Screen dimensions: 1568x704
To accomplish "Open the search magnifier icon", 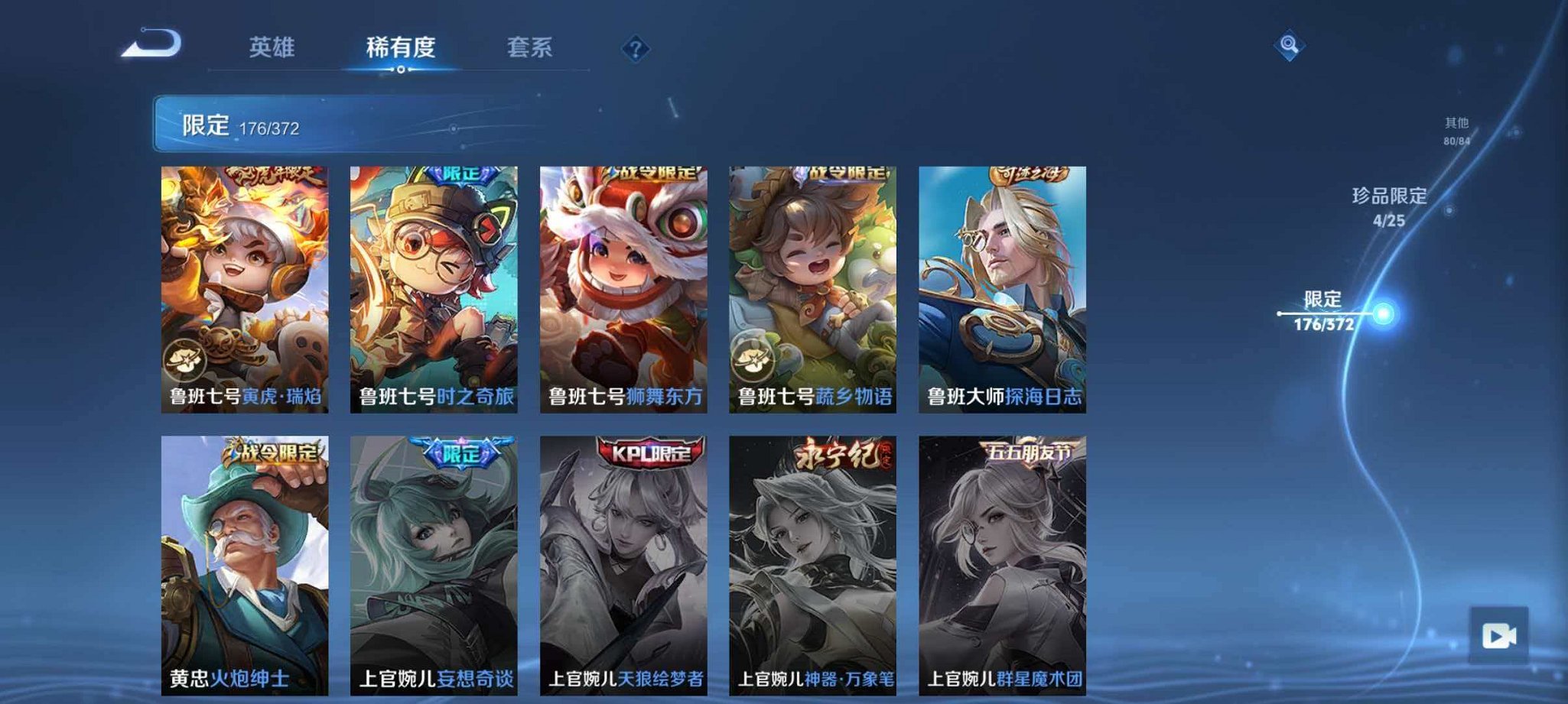I will [x=1287, y=45].
